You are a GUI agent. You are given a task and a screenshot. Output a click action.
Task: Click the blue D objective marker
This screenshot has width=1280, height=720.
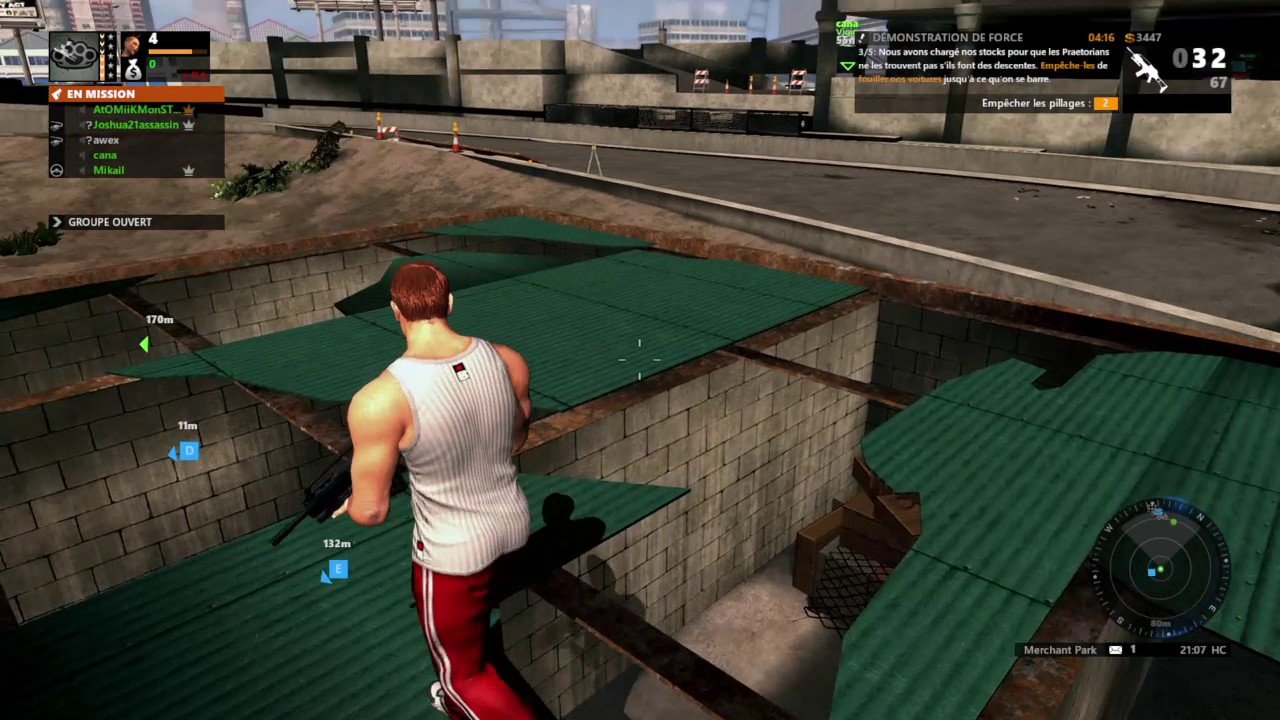(x=188, y=452)
